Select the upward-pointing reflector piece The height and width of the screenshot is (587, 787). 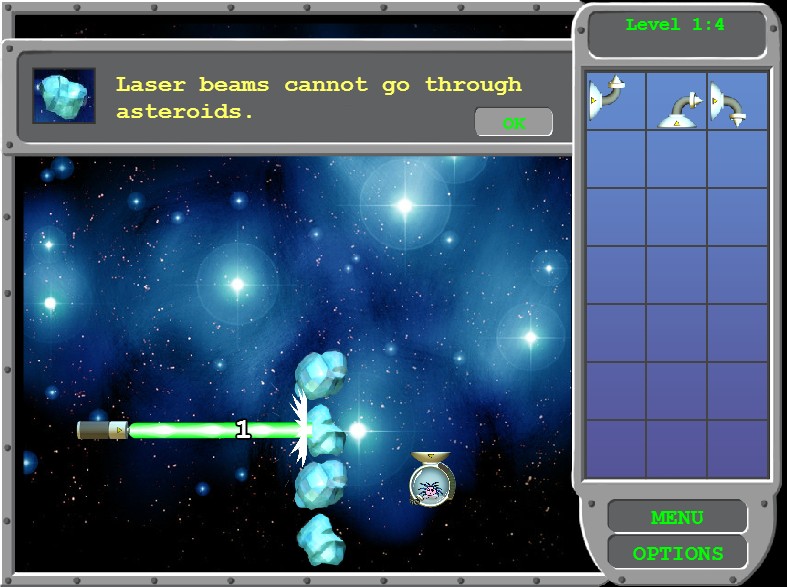click(615, 100)
